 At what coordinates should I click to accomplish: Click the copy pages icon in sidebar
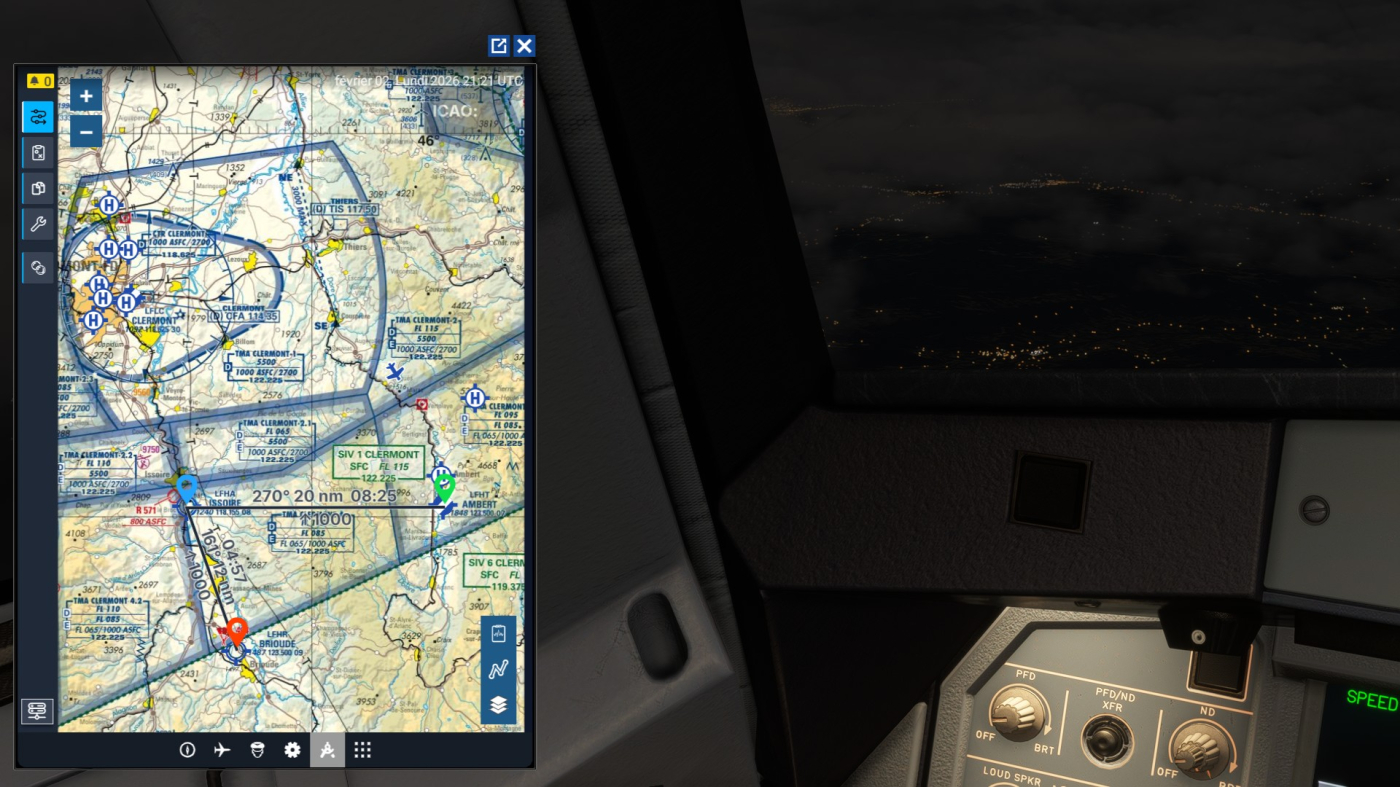coord(38,188)
